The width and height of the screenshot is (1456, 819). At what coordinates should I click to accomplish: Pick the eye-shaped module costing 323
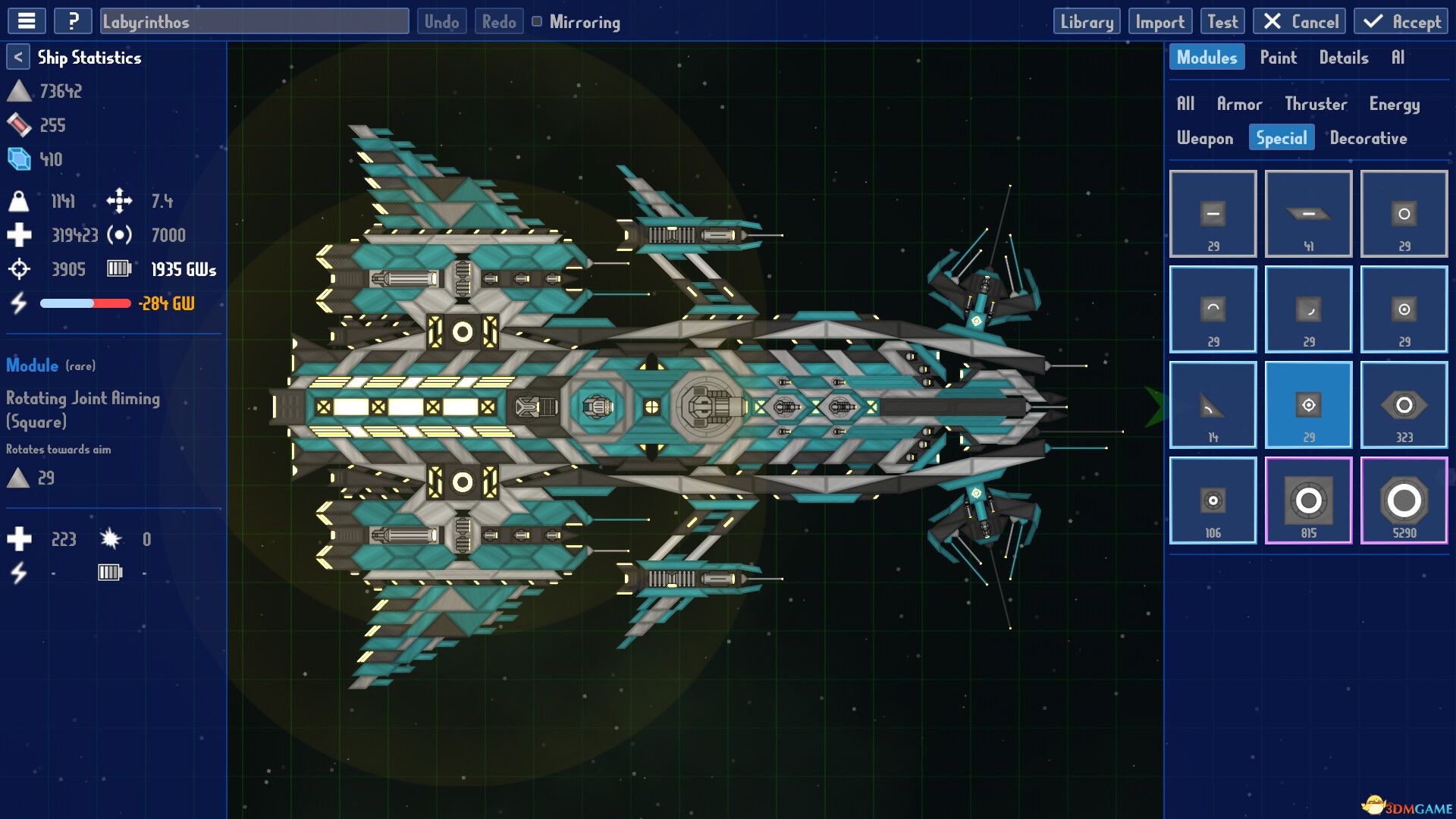[1404, 404]
